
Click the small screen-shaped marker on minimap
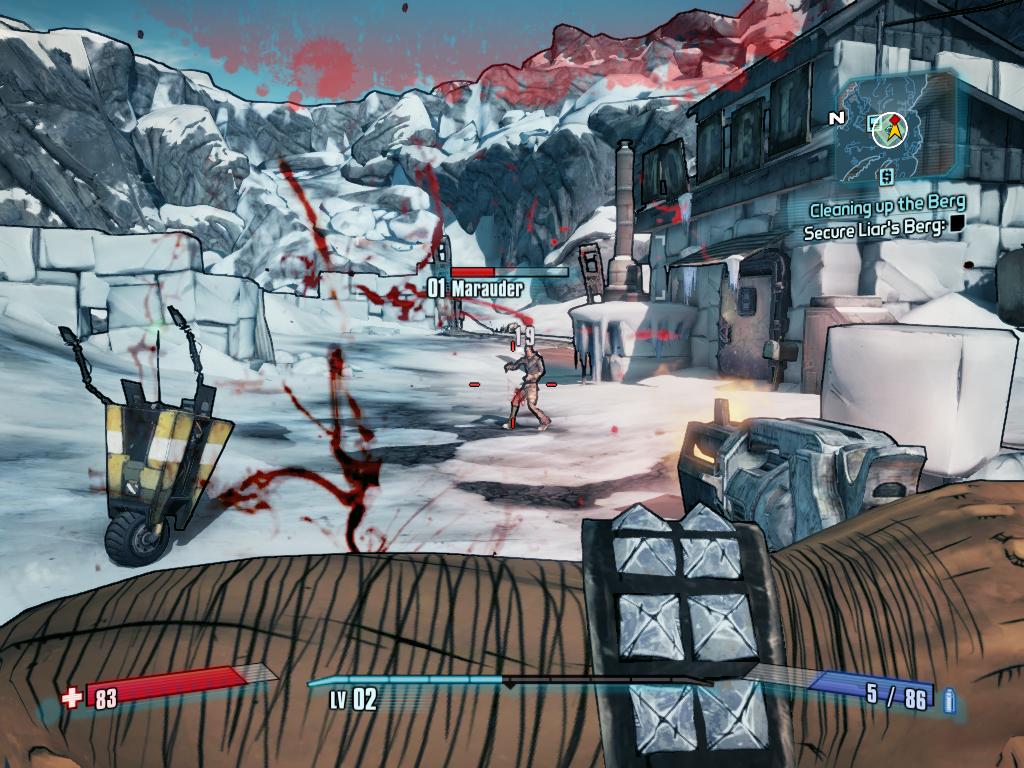tap(874, 122)
